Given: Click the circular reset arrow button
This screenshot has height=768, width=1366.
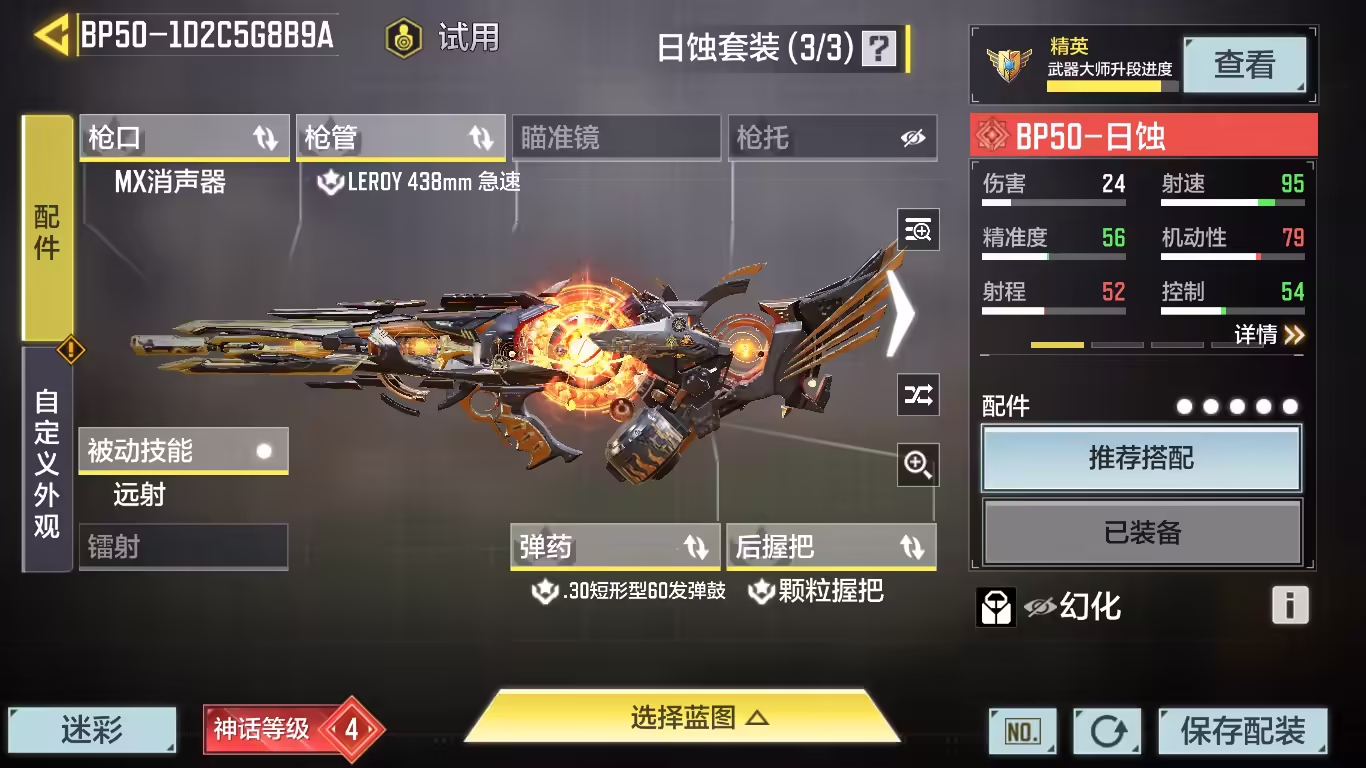Looking at the screenshot, I should pos(1107,731).
